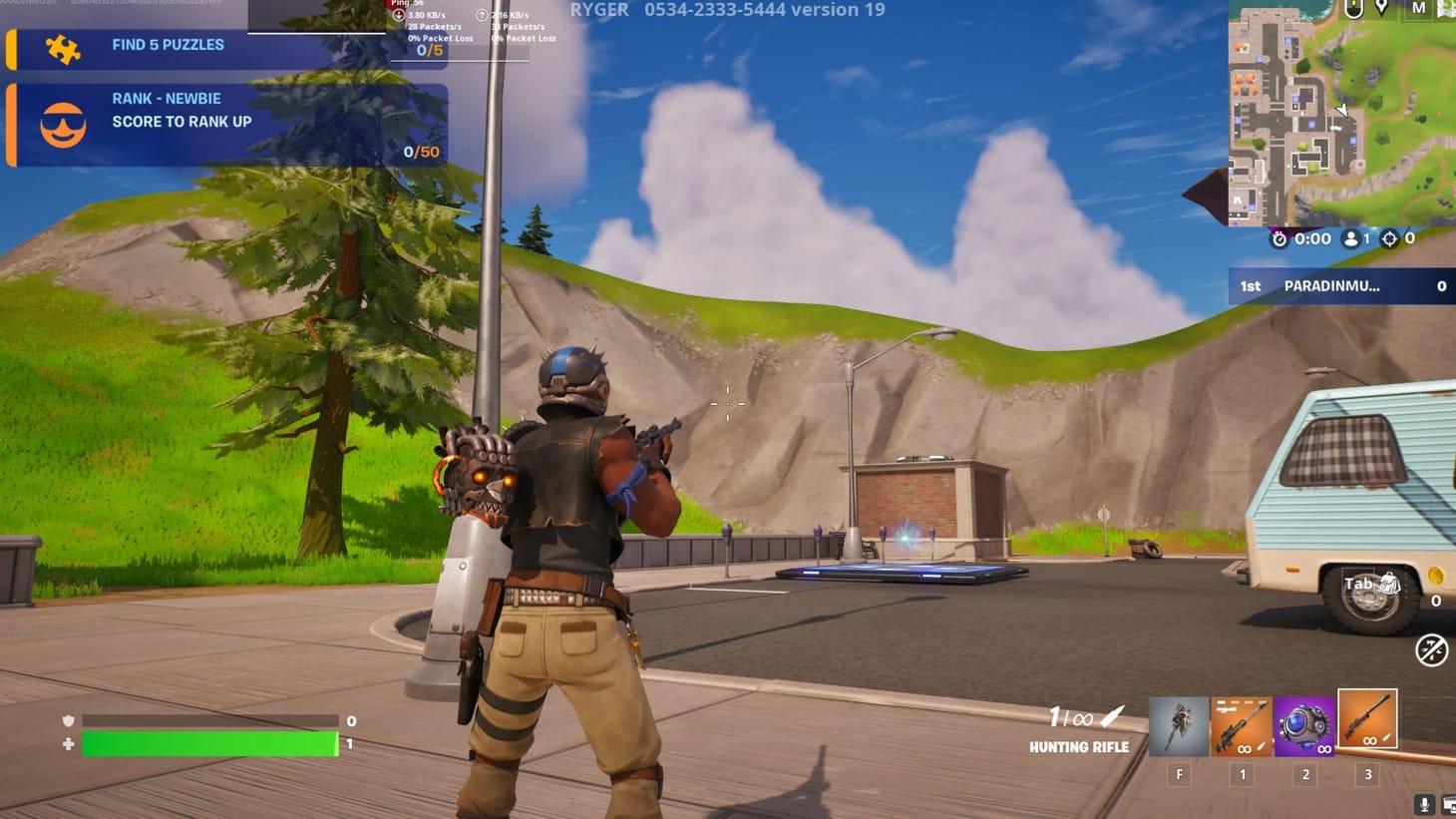Click the green health bar
Screen dimensions: 1456x819
coord(209,743)
